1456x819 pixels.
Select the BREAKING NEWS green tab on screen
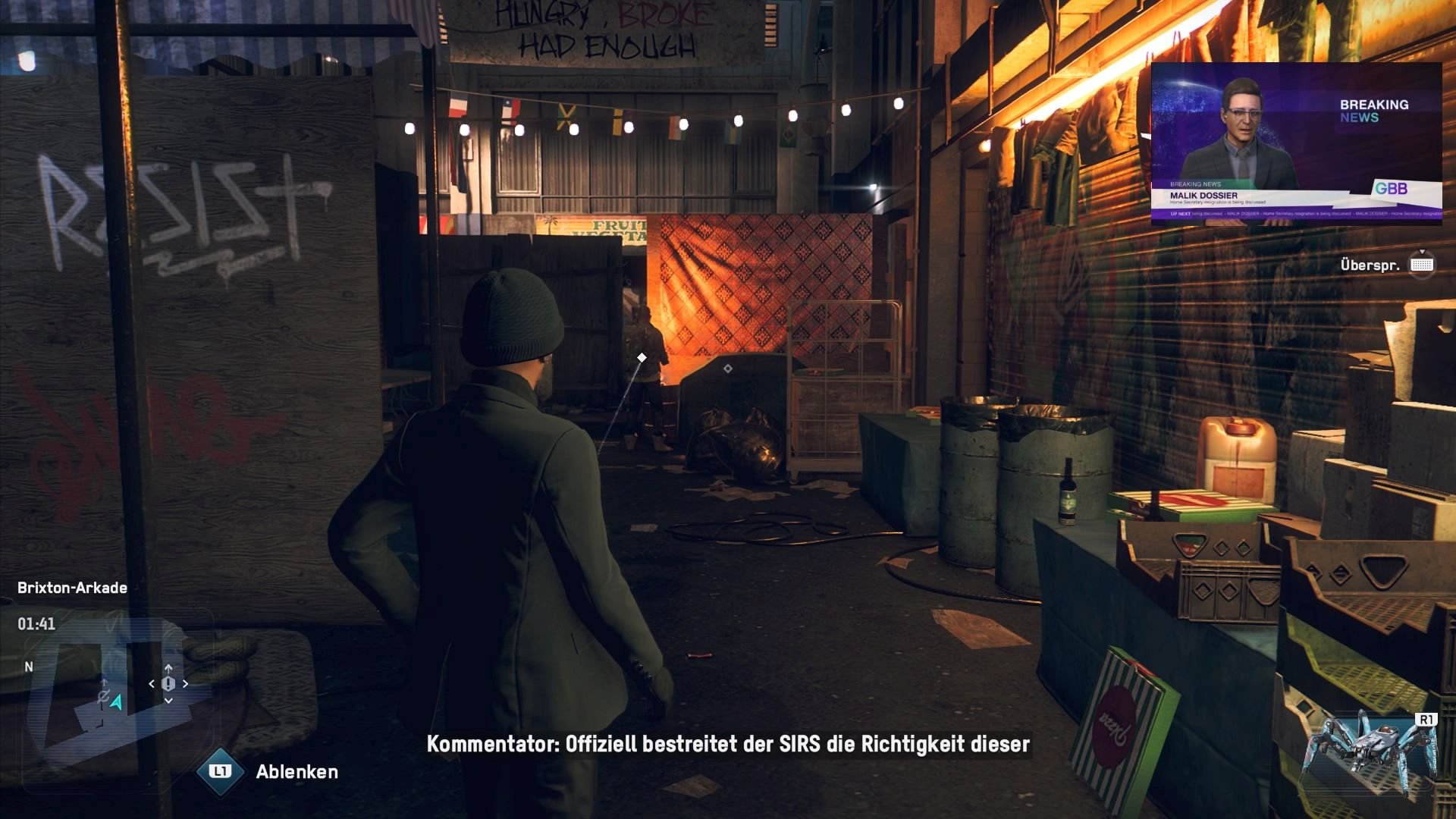point(1196,185)
